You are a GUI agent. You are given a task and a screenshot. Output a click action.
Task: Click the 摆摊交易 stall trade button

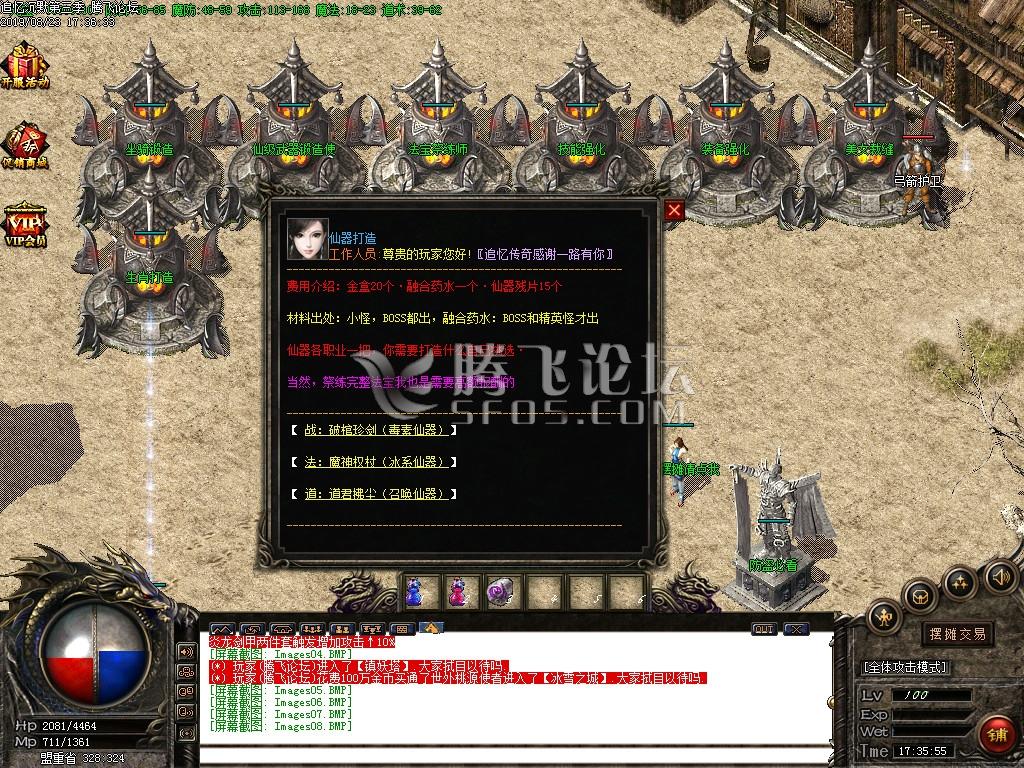tap(957, 633)
